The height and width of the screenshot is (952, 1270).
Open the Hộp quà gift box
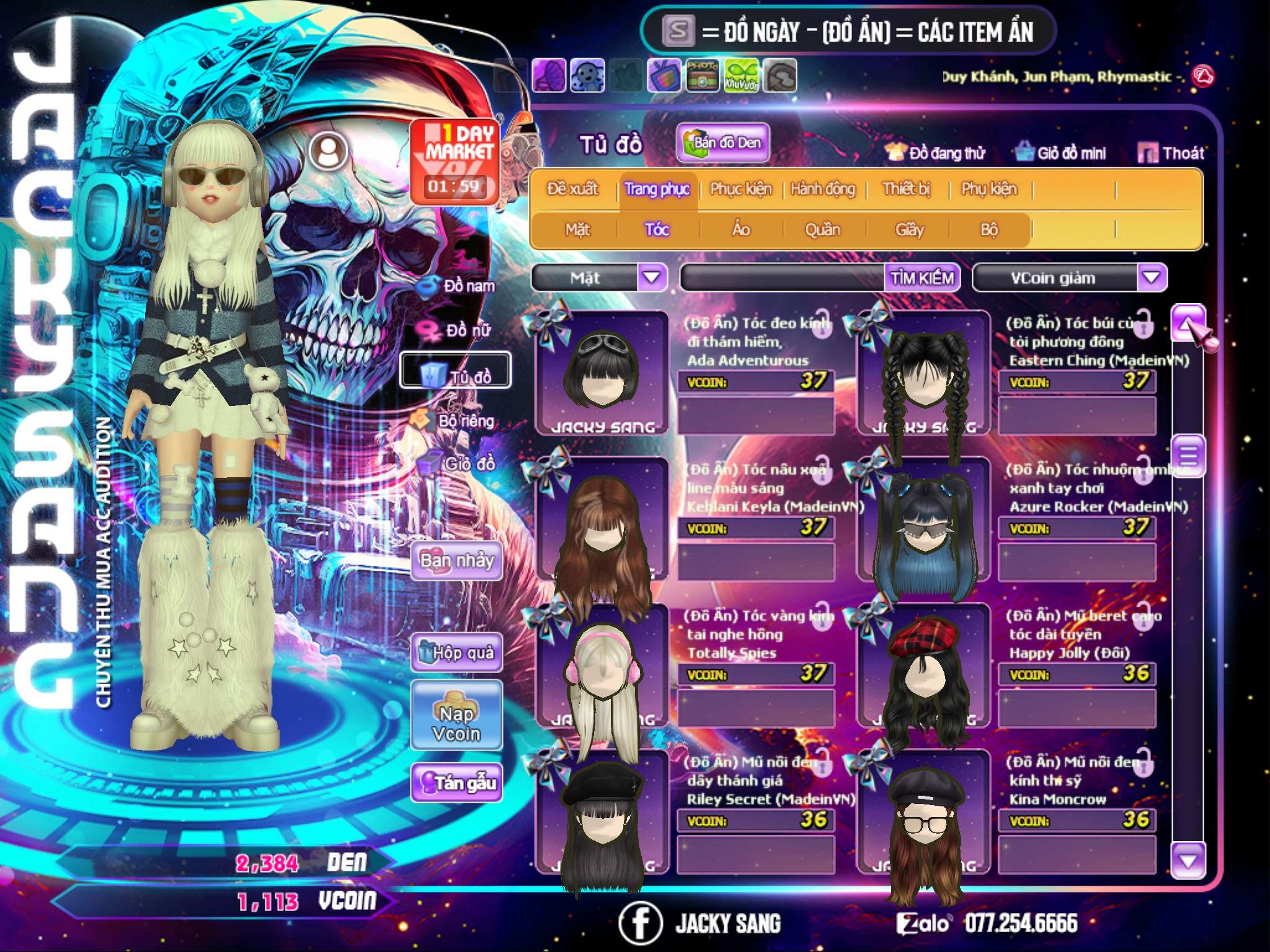tap(456, 653)
